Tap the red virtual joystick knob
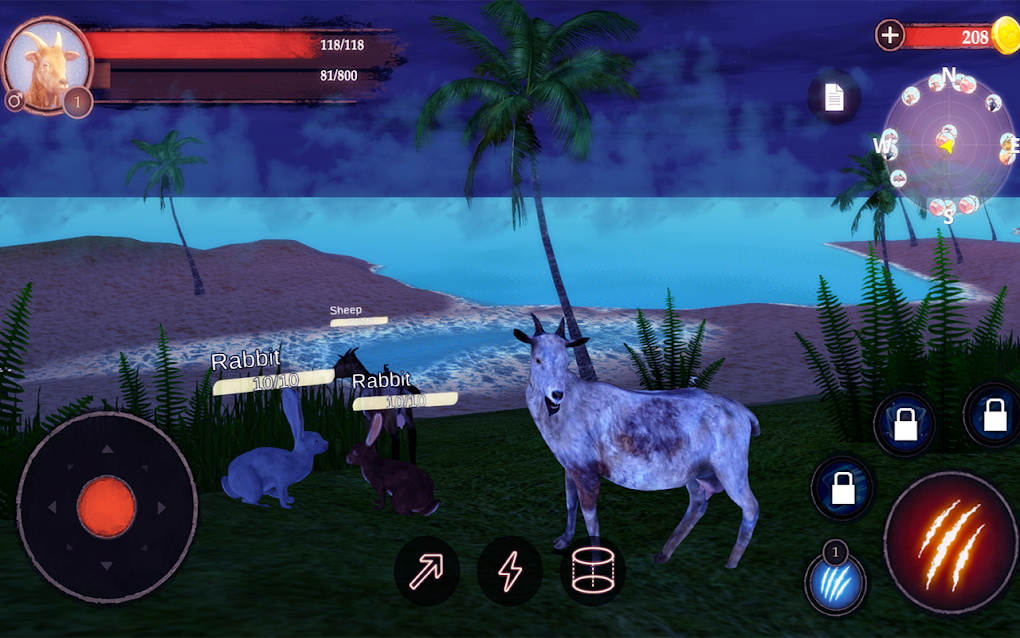Image resolution: width=1020 pixels, height=638 pixels. click(106, 504)
